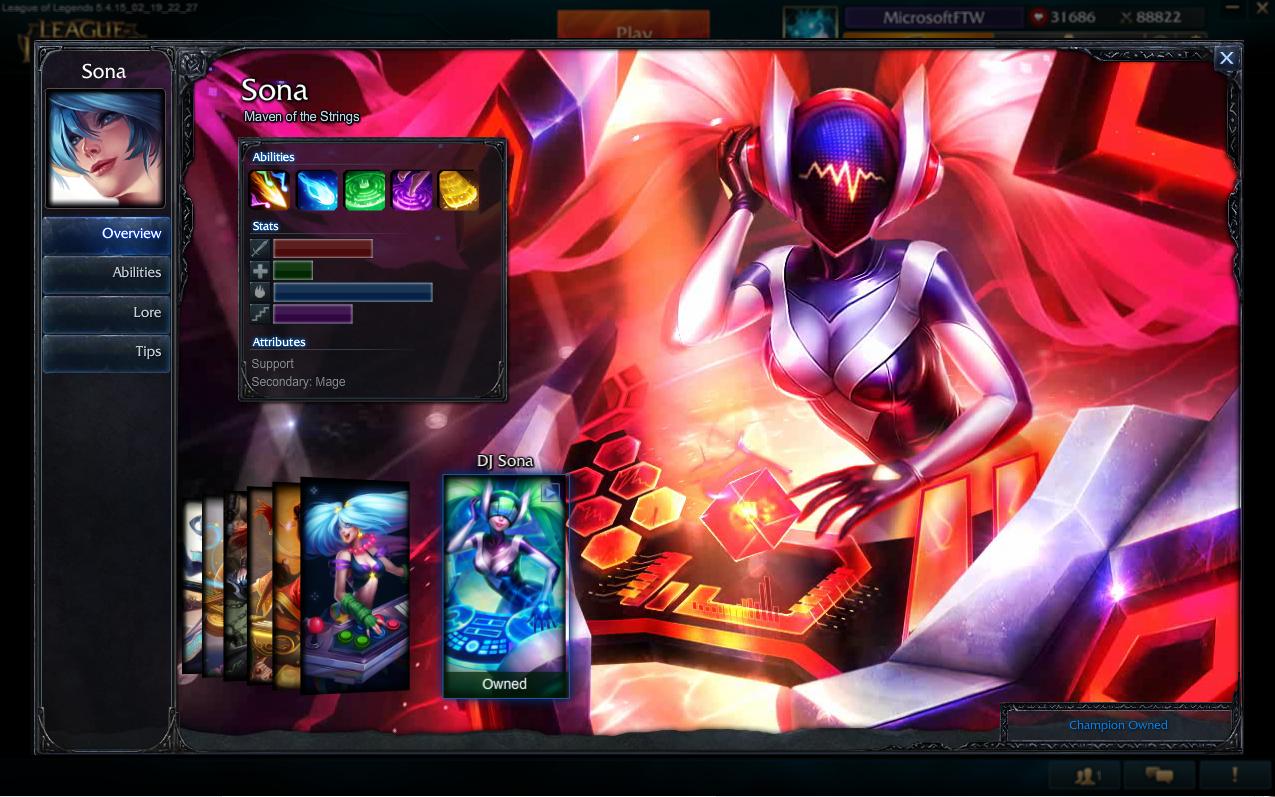Click the Champion Owned button
Screen dimensions: 1275x797
1118,725
